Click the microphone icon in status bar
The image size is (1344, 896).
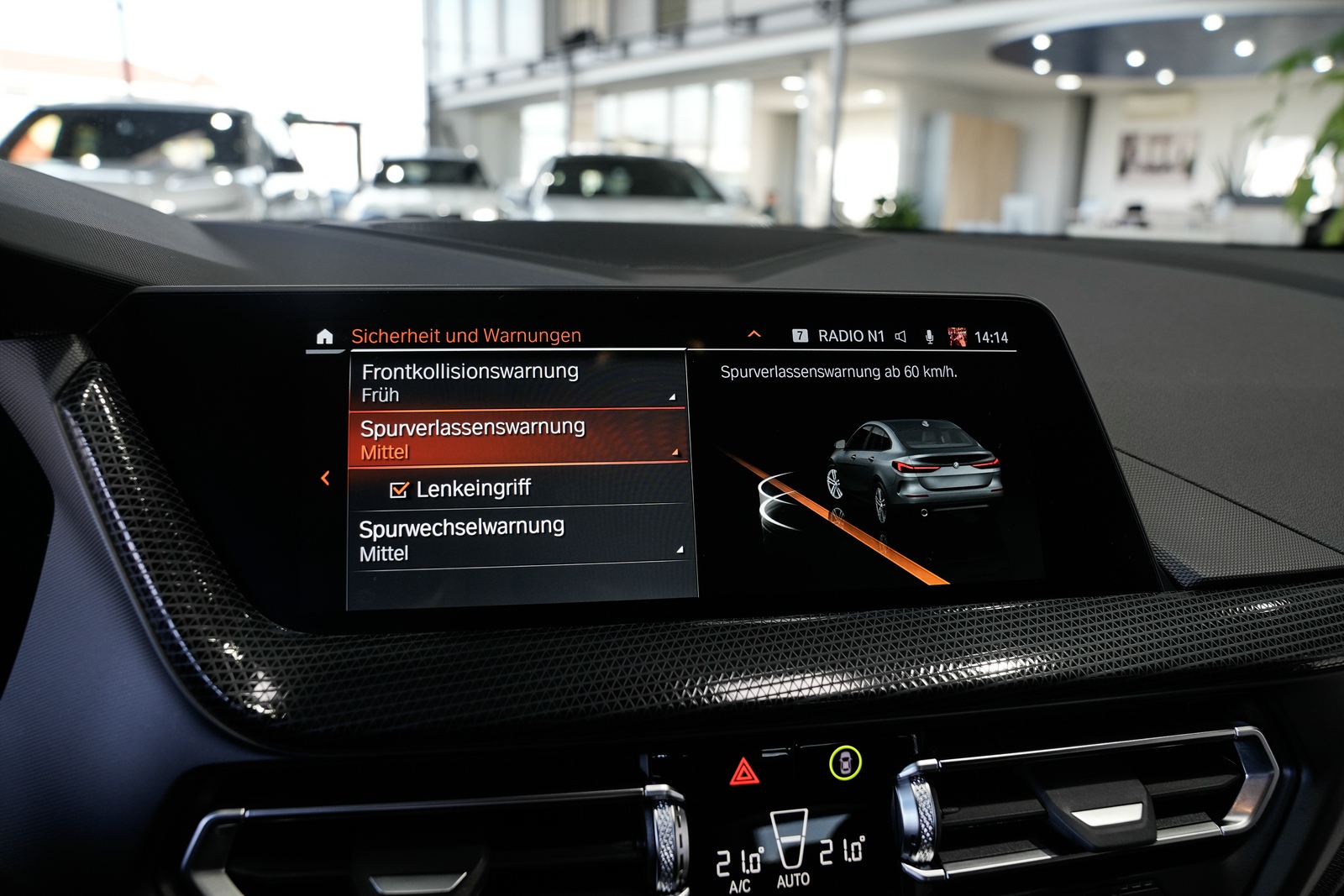coord(929,337)
